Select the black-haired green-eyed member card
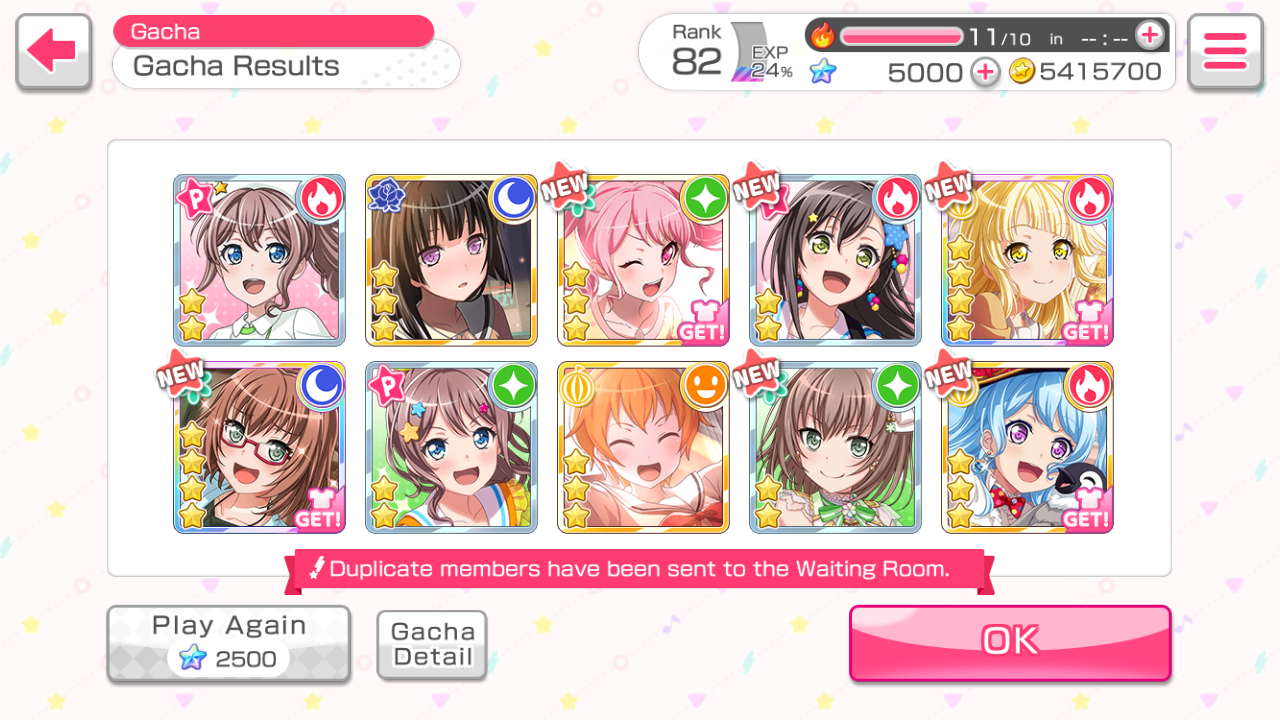 (x=835, y=260)
